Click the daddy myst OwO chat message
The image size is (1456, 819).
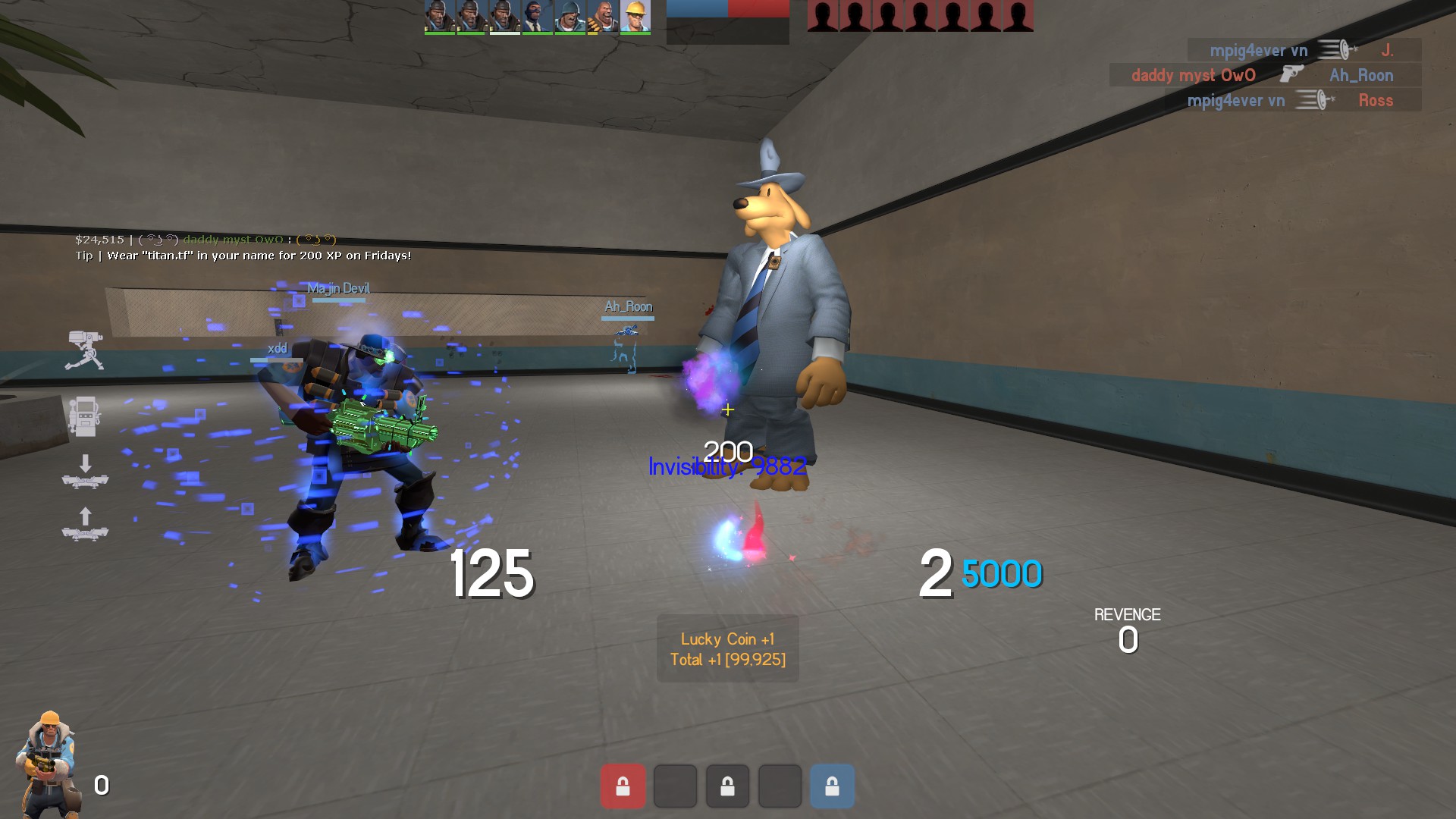206,240
